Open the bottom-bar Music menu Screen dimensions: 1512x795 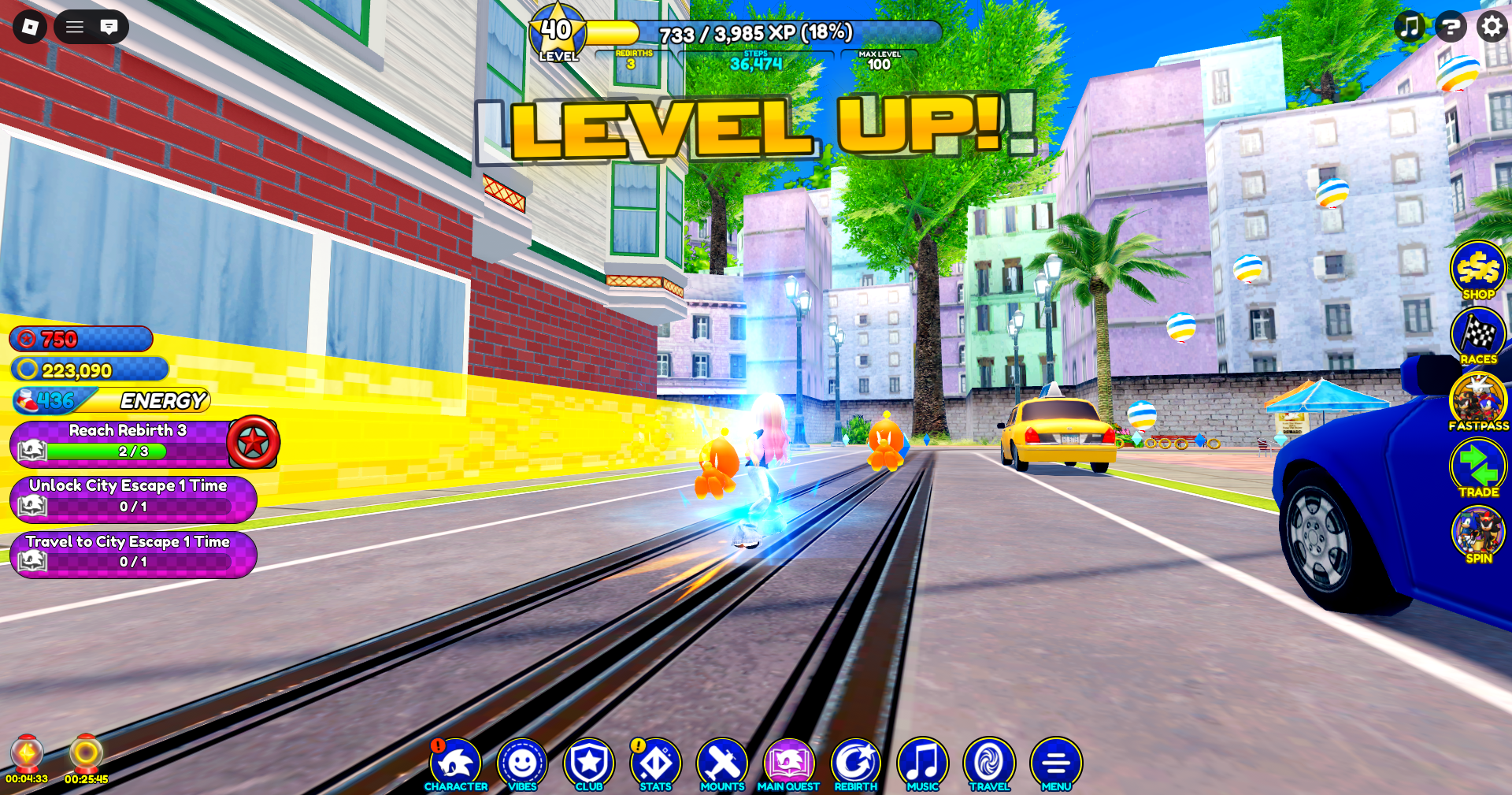coord(923,763)
